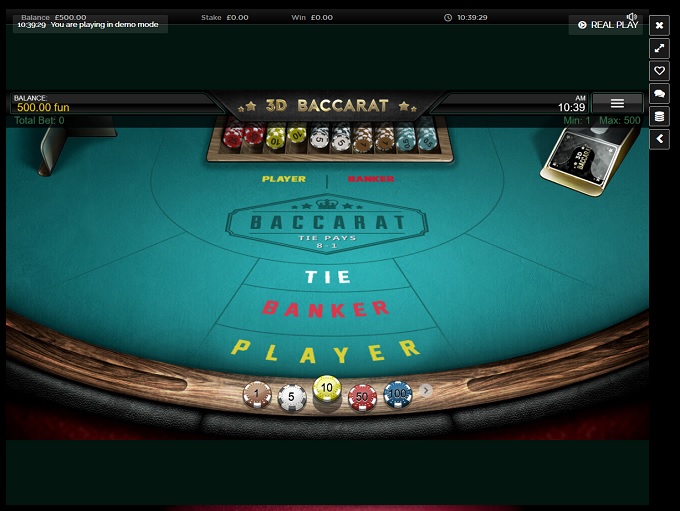This screenshot has width=680, height=511.
Task: Select the blue 100 chip
Action: 398,395
